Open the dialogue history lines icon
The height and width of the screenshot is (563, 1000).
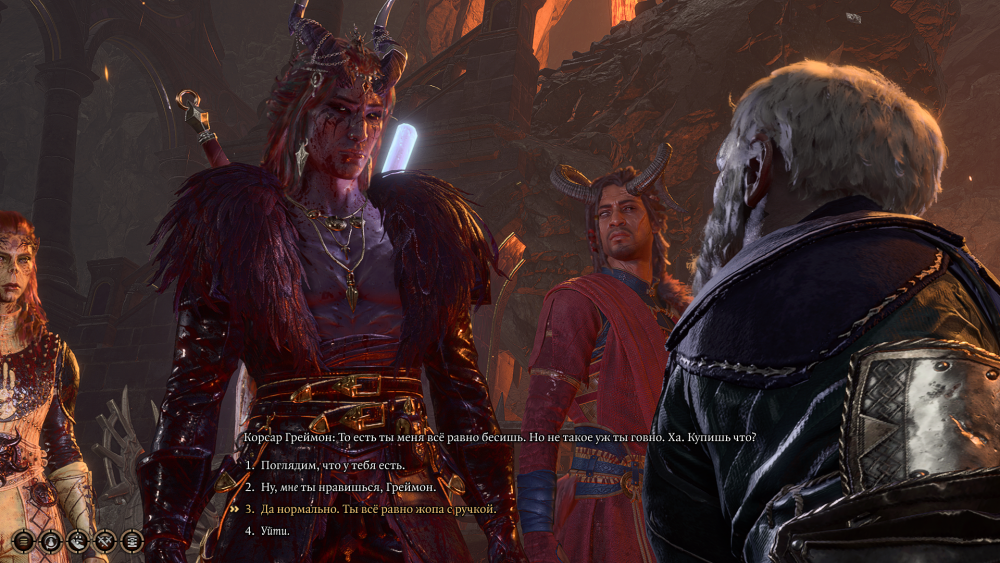(24, 541)
